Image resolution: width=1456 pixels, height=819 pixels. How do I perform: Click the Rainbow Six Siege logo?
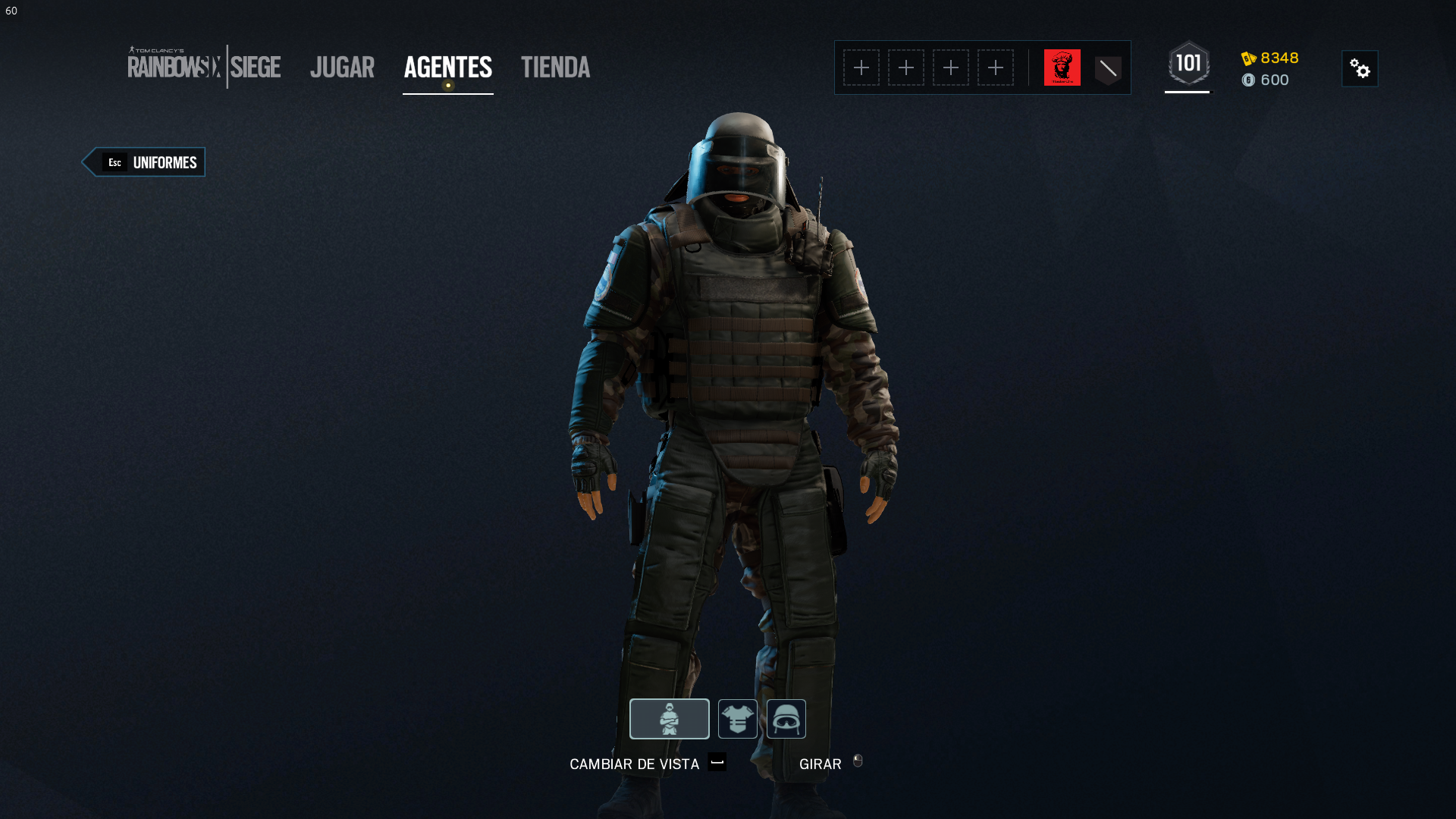(205, 67)
